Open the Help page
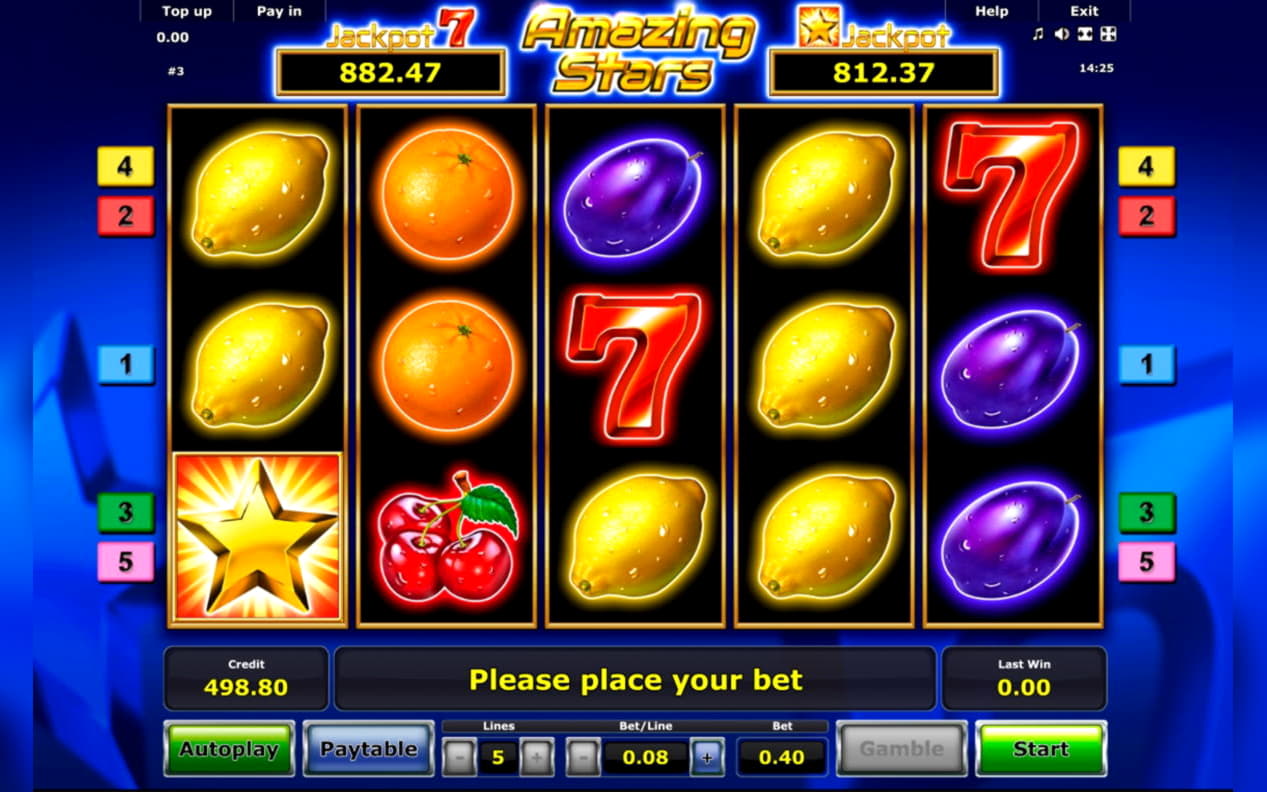The height and width of the screenshot is (792, 1267). pyautogui.click(x=991, y=11)
